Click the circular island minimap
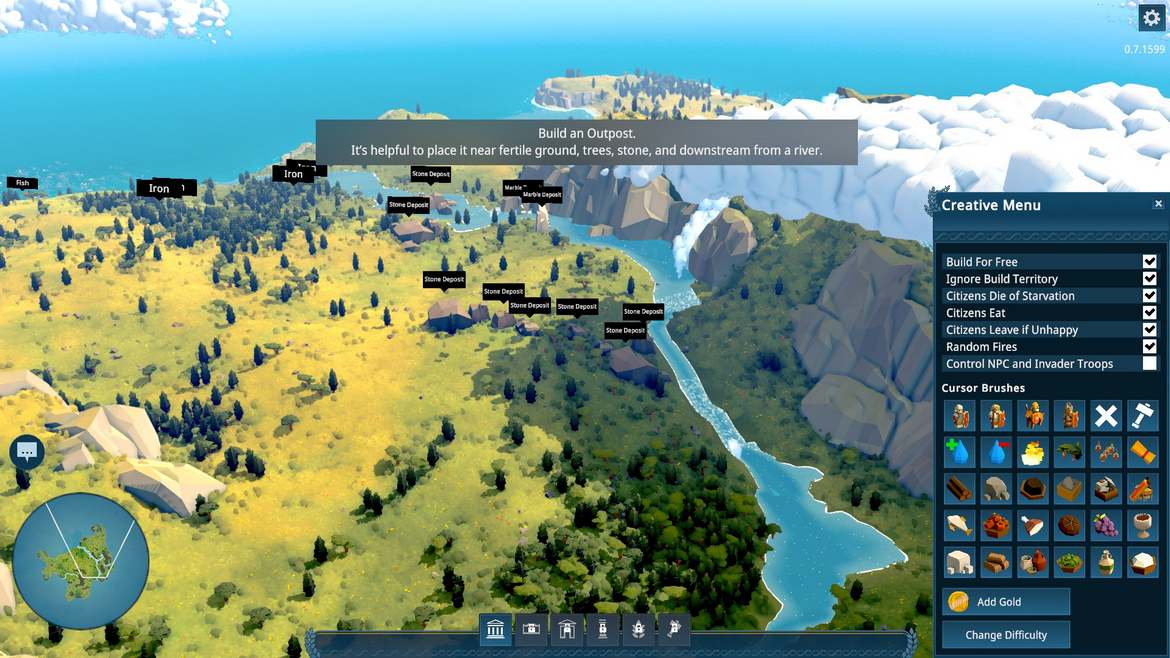1170x658 pixels. [80, 560]
